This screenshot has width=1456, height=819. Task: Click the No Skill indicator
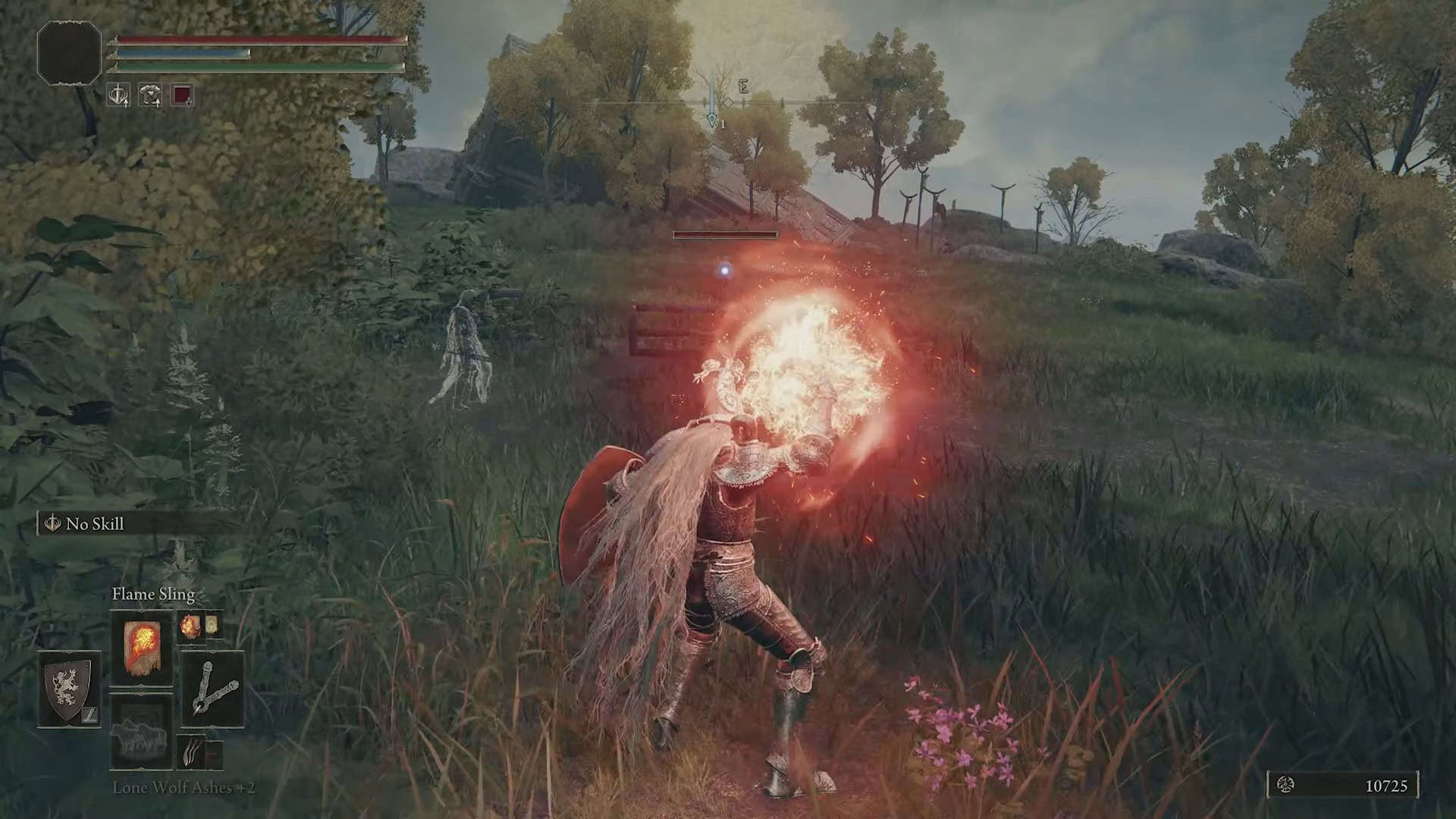[x=95, y=524]
